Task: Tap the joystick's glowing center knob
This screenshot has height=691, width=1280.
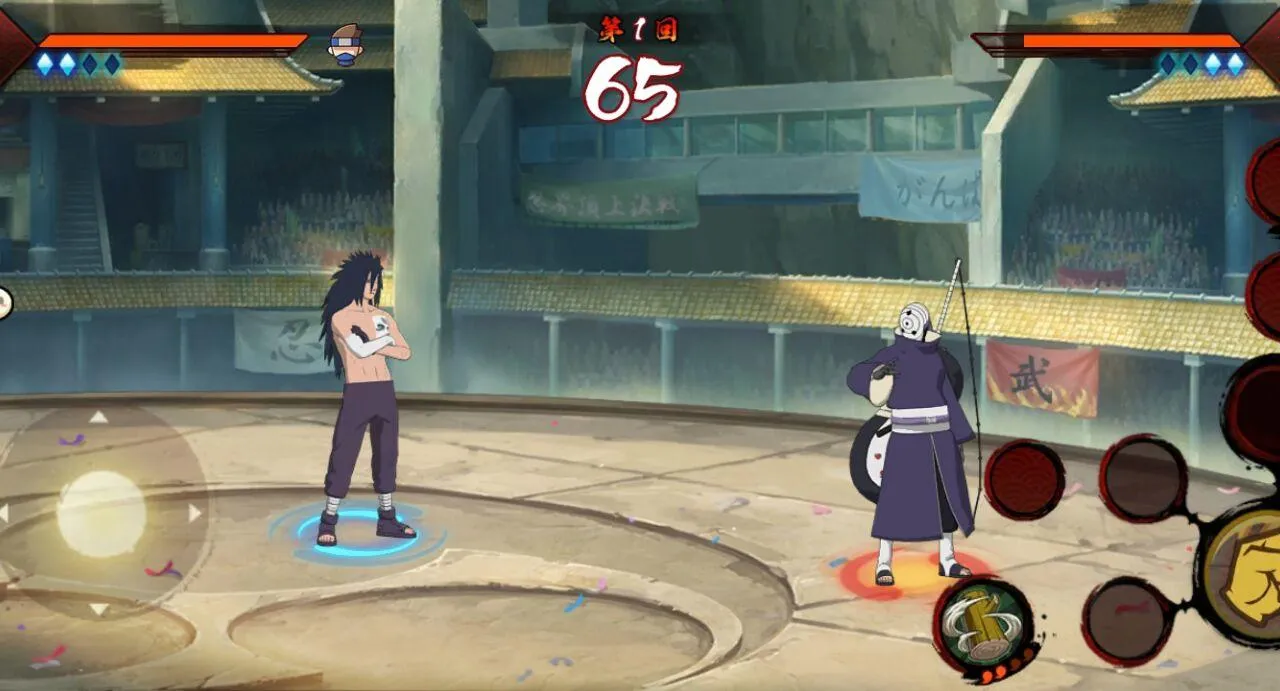Action: (101, 514)
